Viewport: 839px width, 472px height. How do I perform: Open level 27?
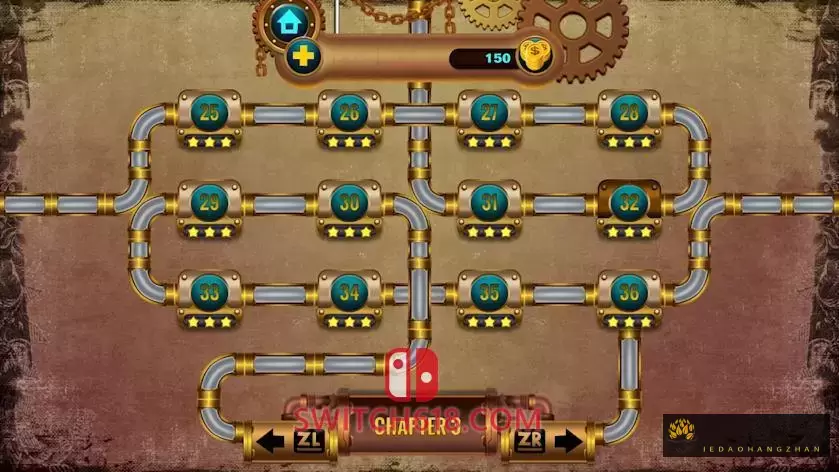click(x=489, y=113)
